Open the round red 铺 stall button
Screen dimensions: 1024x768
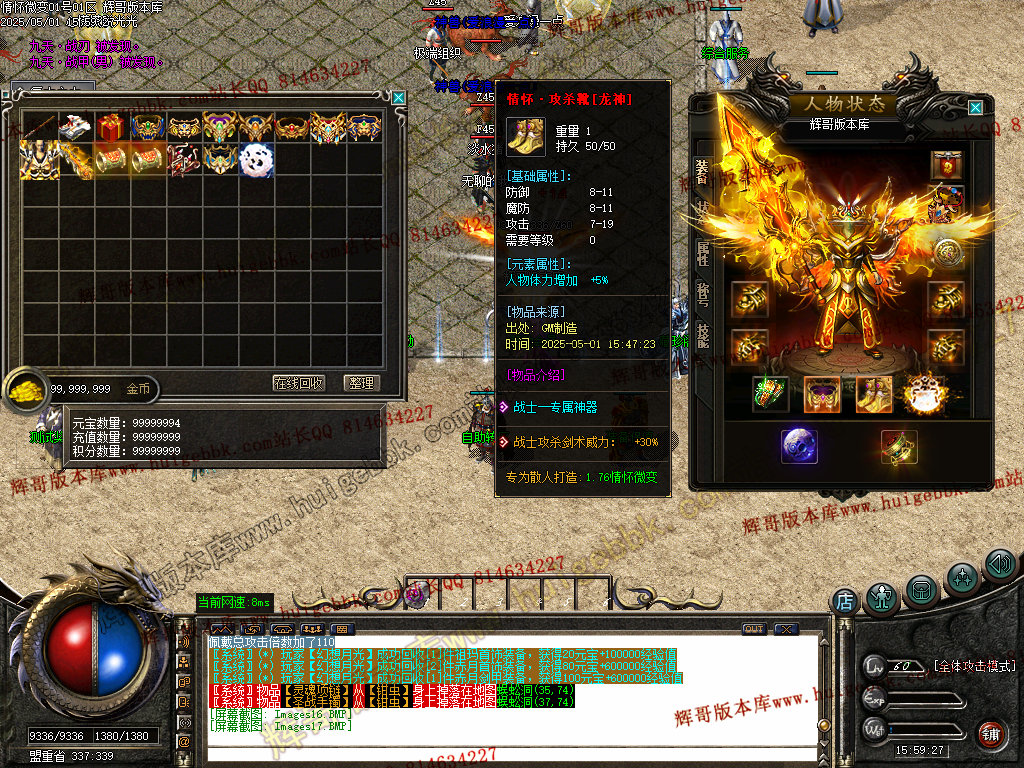point(990,735)
